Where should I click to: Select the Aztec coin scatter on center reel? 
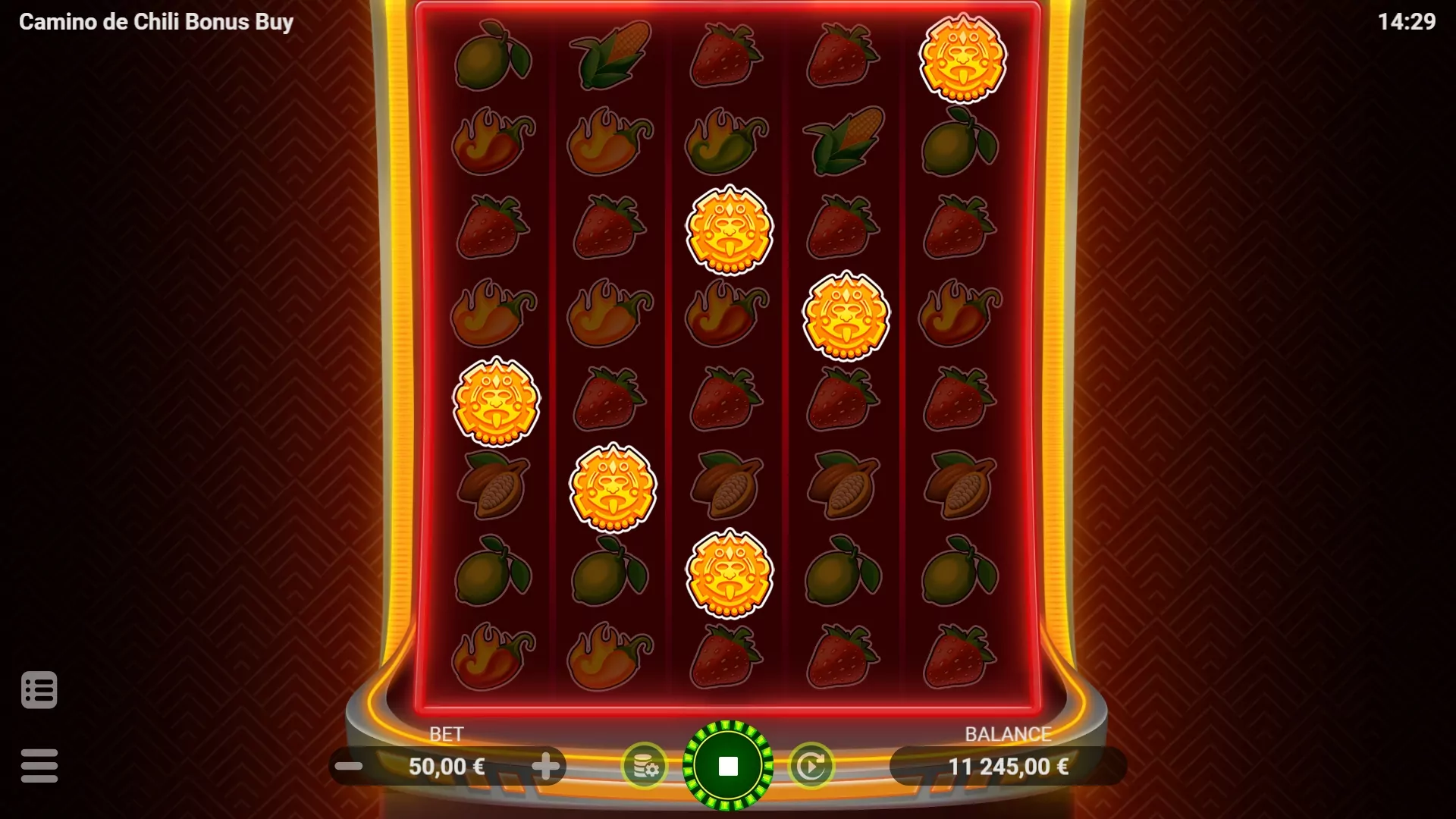click(x=729, y=230)
